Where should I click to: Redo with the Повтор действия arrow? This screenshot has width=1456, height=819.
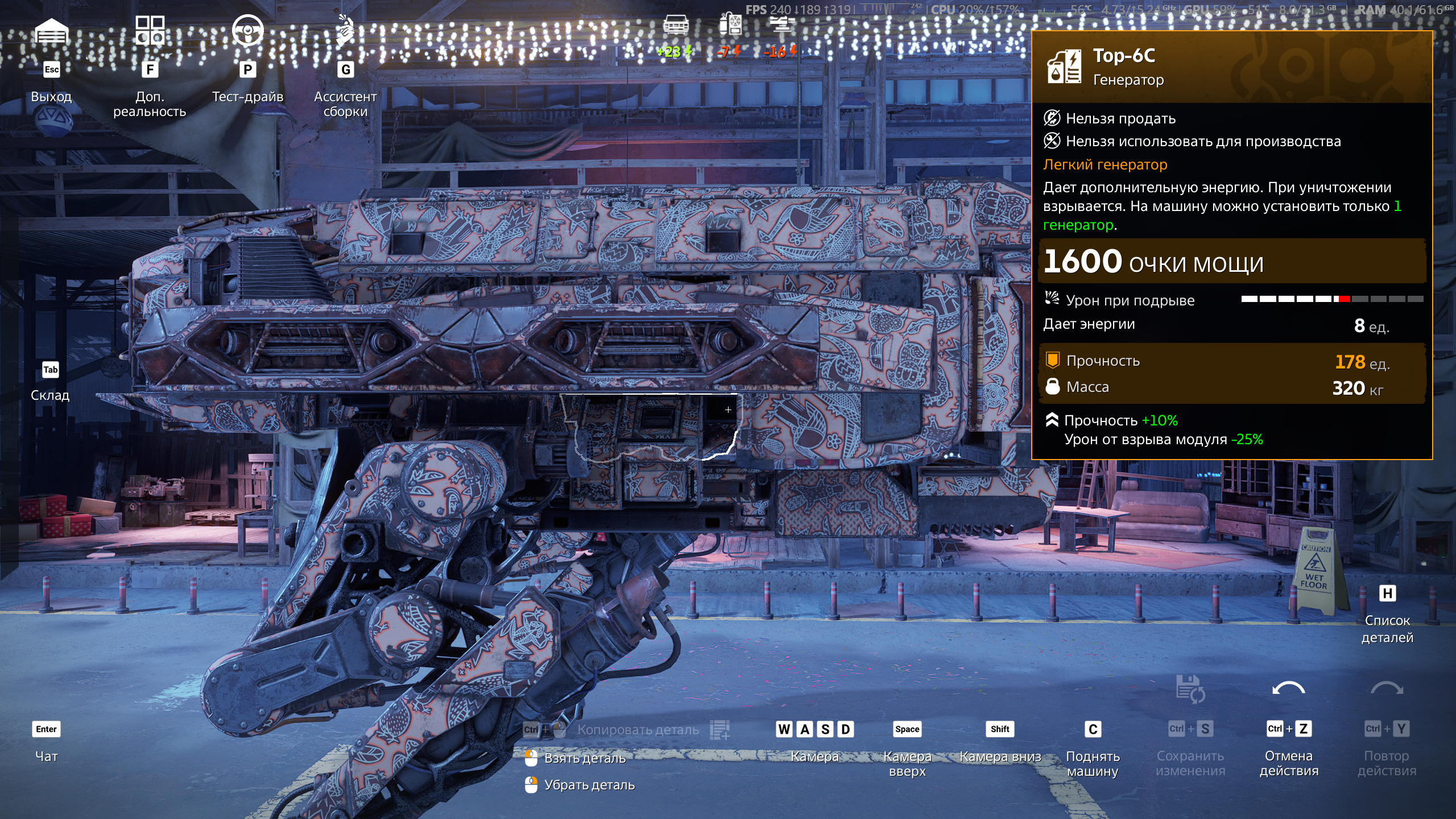coord(1387,689)
